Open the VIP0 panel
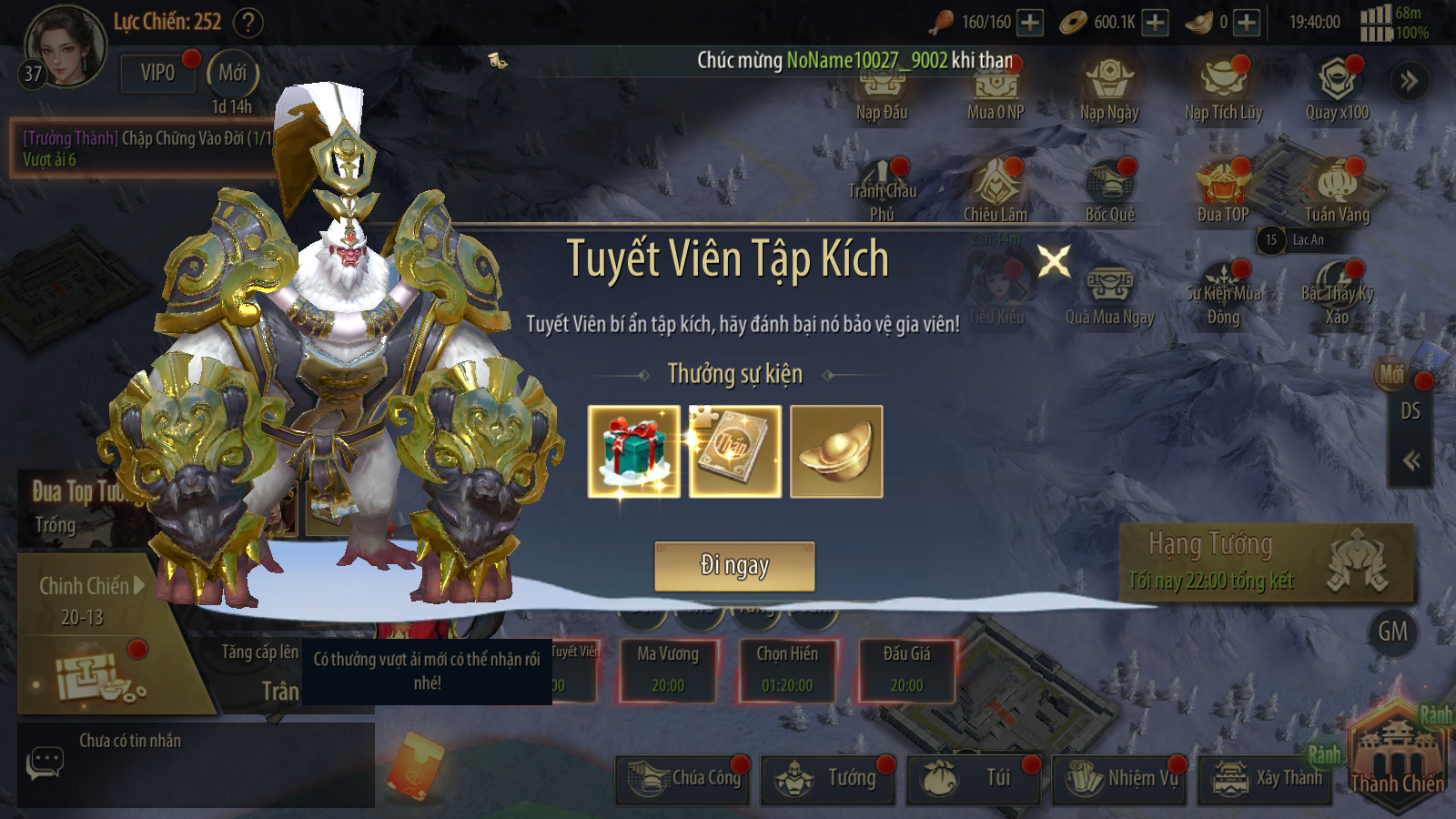1456x819 pixels. point(157,73)
